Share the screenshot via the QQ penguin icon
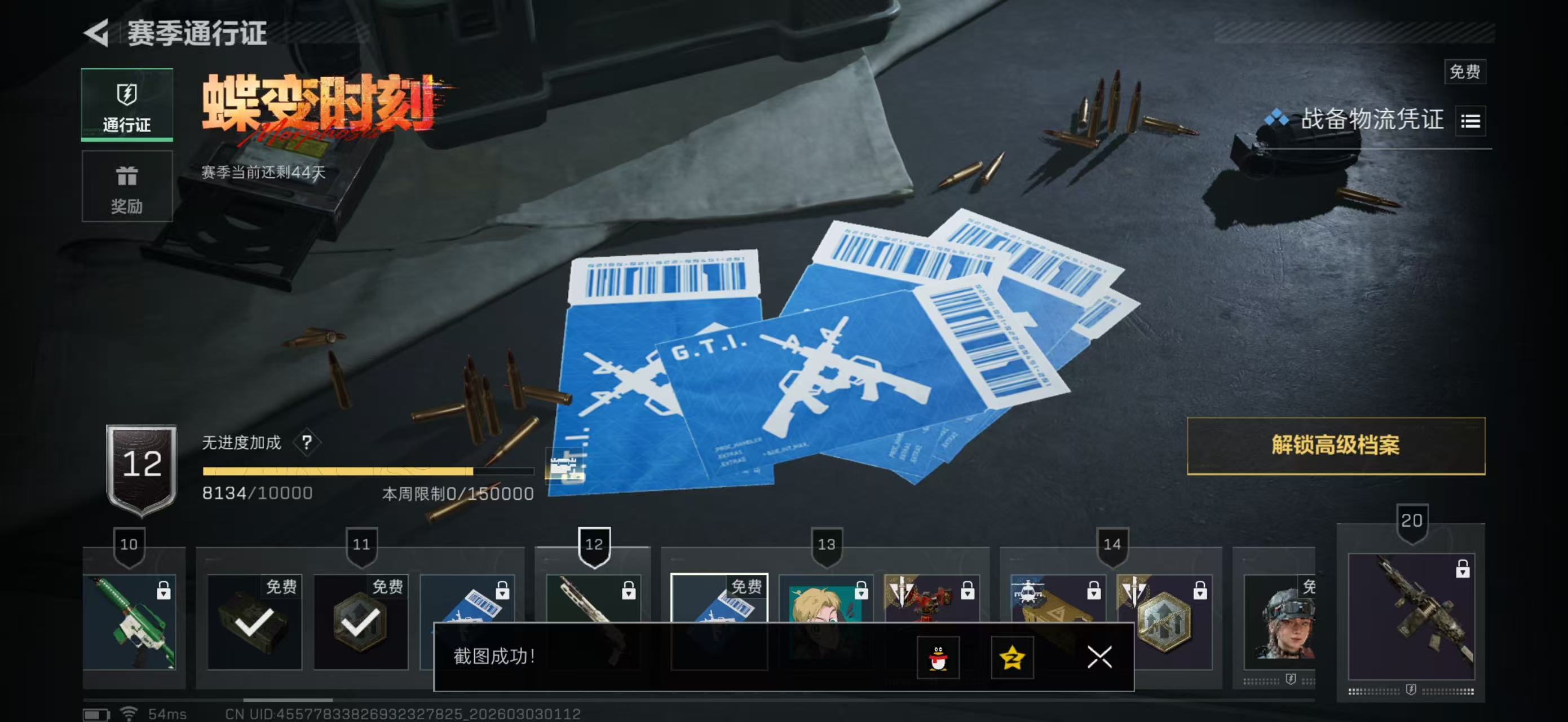1568x722 pixels. (940, 658)
